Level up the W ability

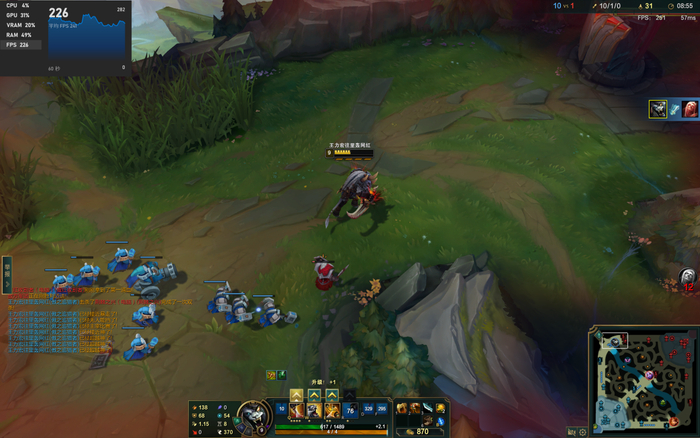point(314,394)
